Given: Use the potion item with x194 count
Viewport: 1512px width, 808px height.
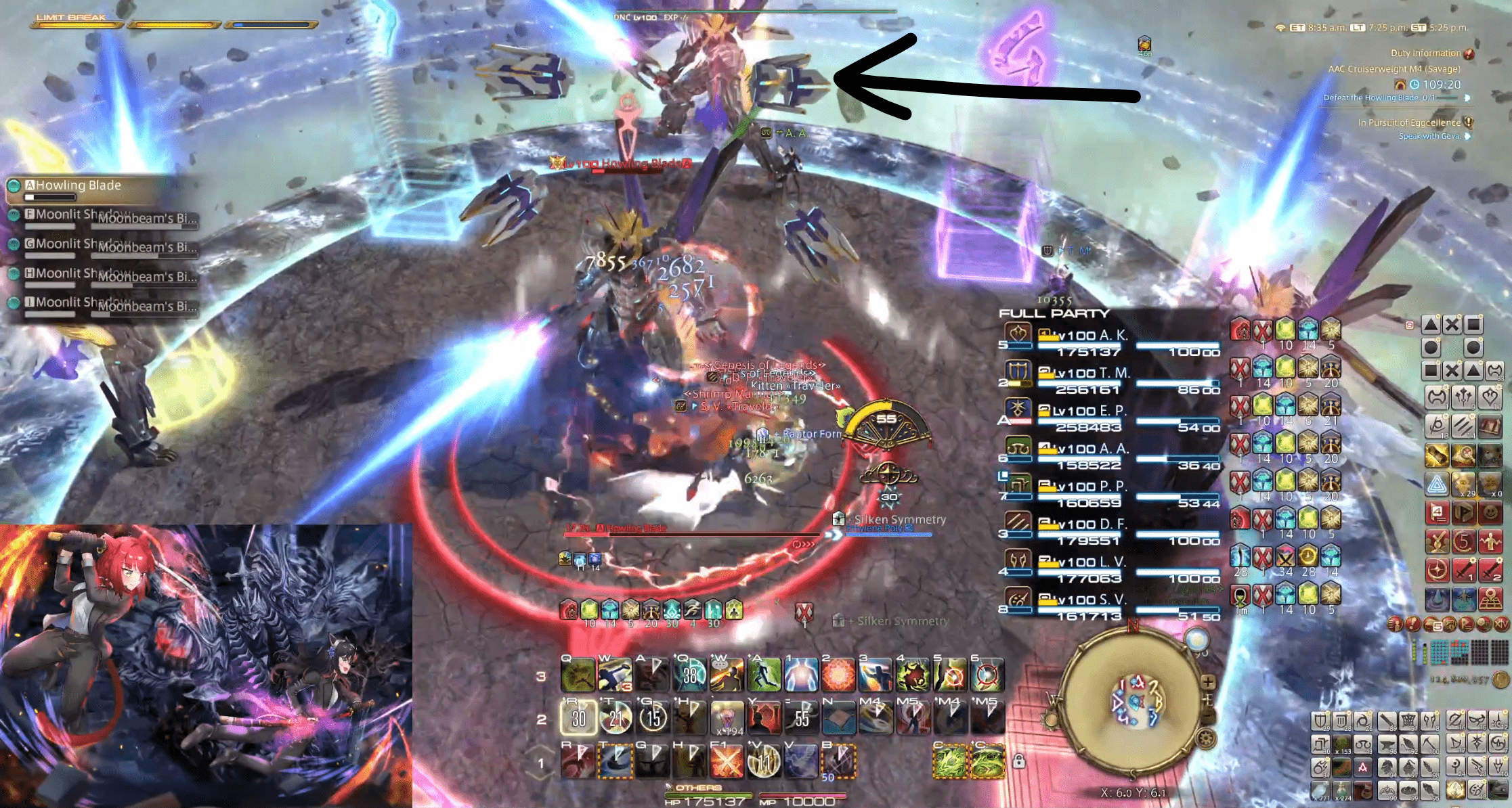Looking at the screenshot, I should tap(727, 718).
